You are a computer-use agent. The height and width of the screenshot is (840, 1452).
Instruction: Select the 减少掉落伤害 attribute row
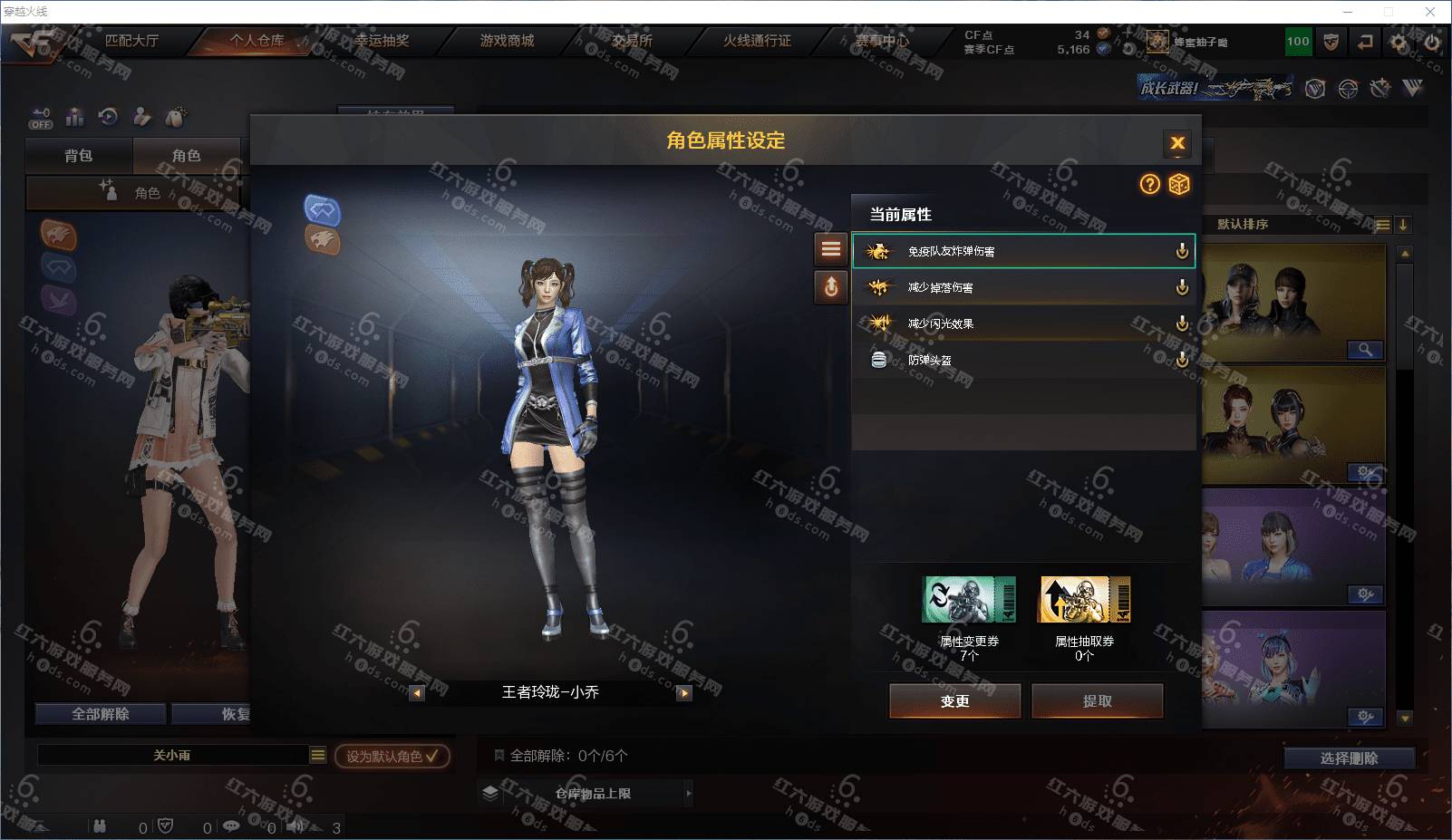[x=1022, y=287]
